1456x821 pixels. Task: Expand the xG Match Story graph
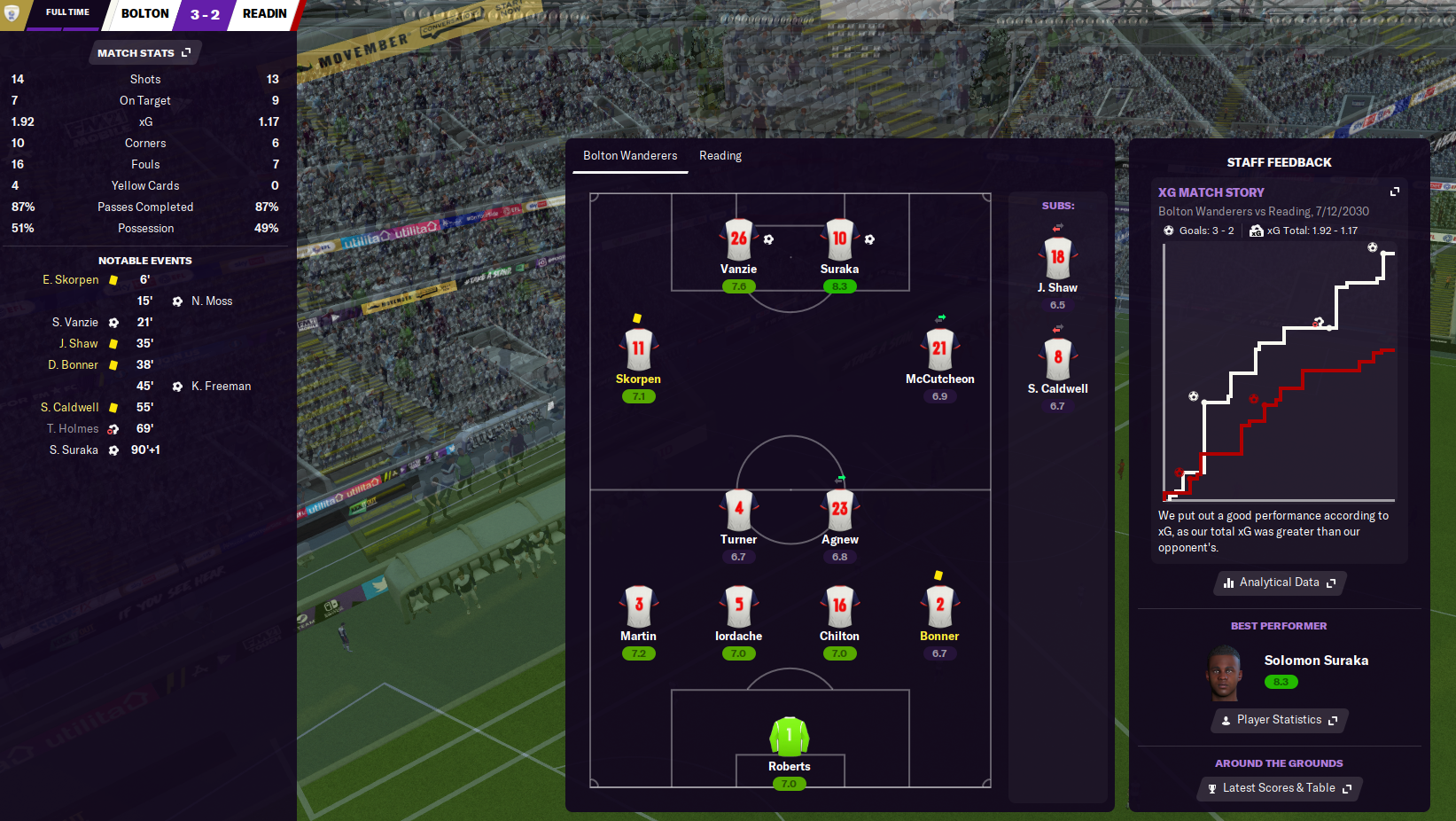click(1394, 192)
